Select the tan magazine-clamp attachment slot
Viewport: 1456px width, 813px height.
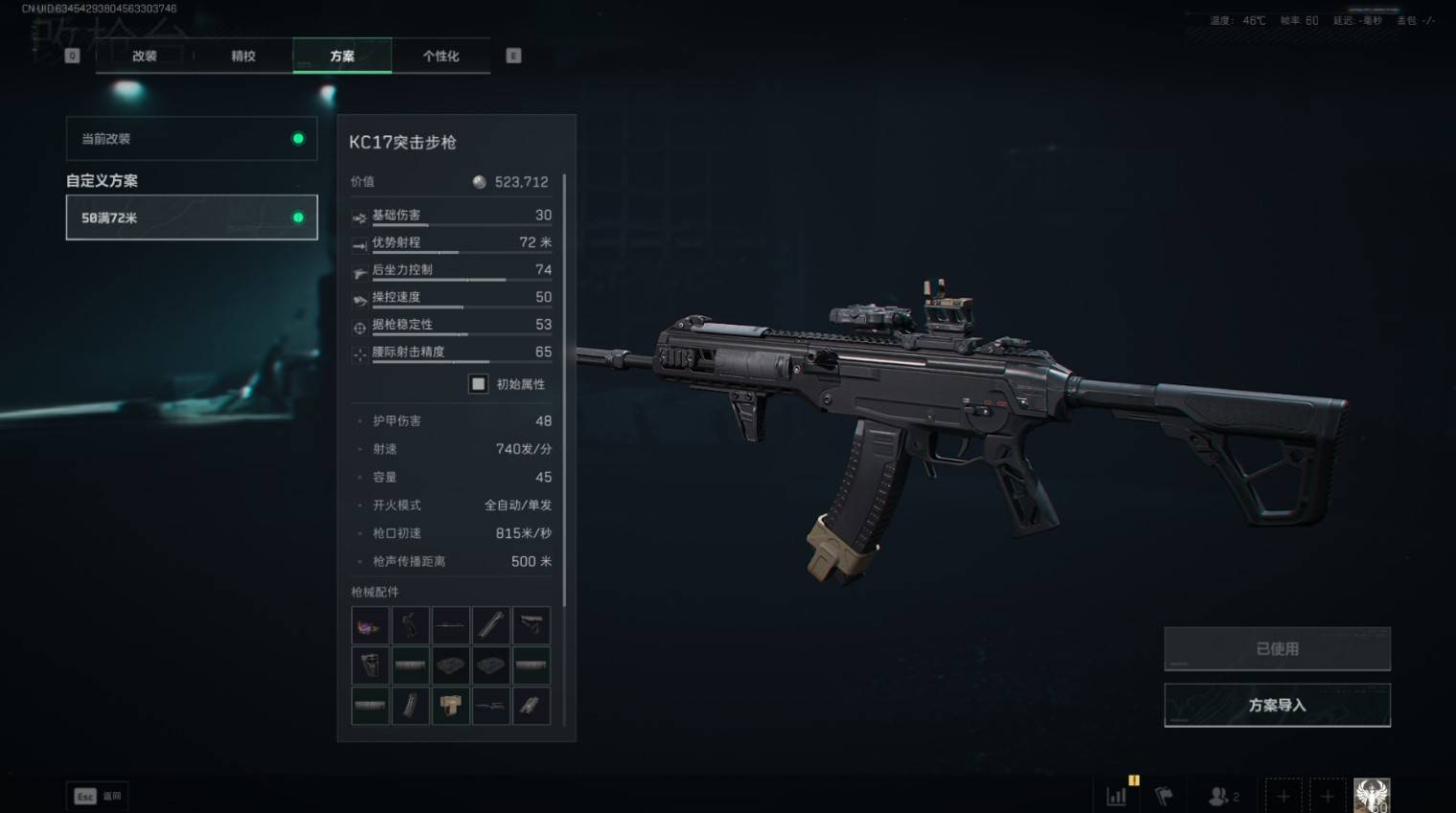click(450, 706)
